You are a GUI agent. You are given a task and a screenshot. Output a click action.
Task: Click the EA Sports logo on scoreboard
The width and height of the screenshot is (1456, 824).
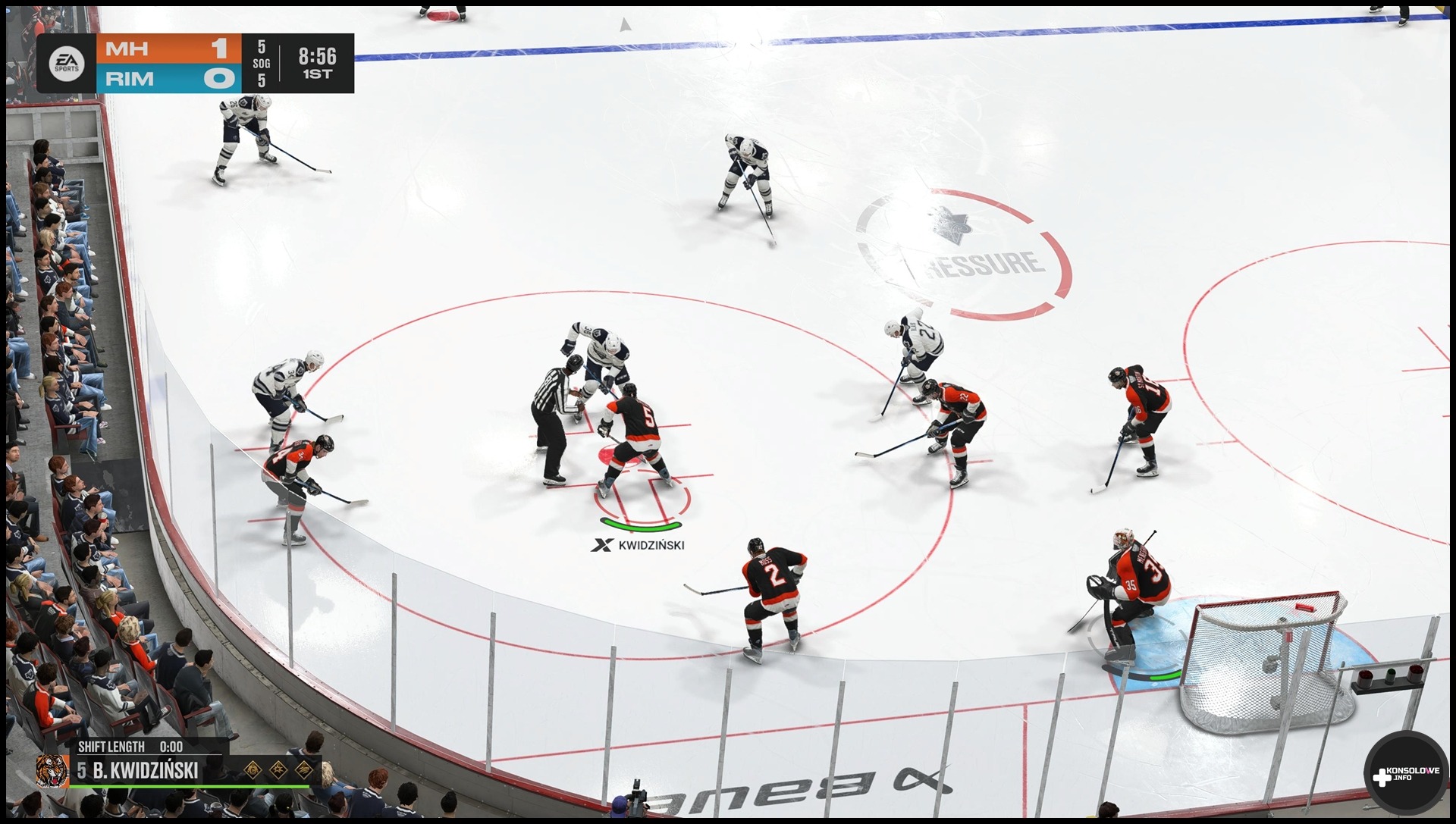(x=66, y=64)
